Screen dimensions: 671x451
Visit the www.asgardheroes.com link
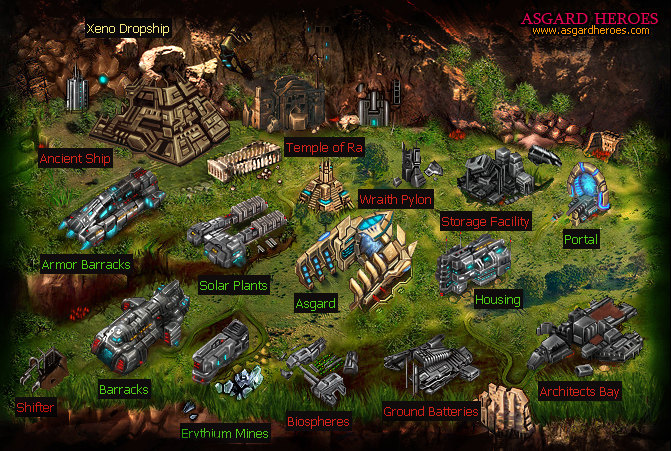(594, 30)
